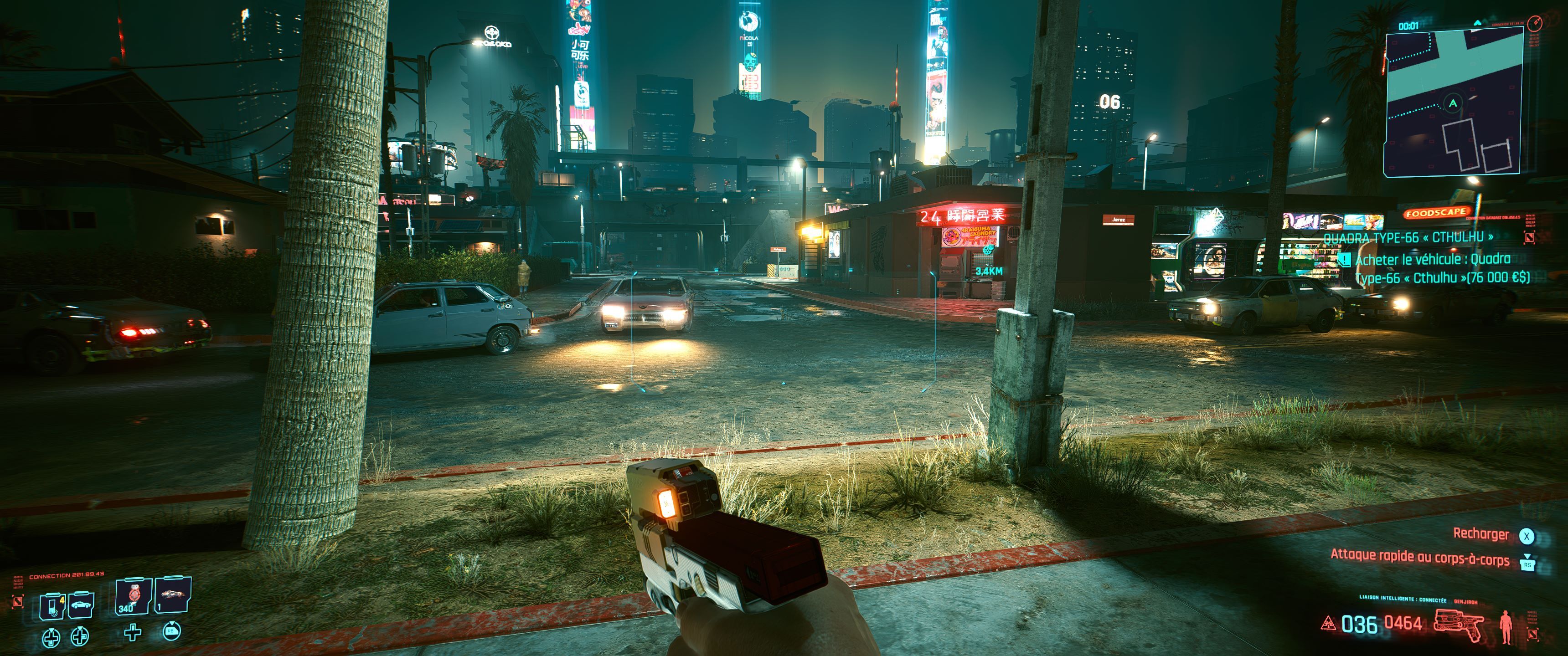Click the smart ammo type triangle icon
This screenshot has width=1568, height=656.
[1328, 624]
